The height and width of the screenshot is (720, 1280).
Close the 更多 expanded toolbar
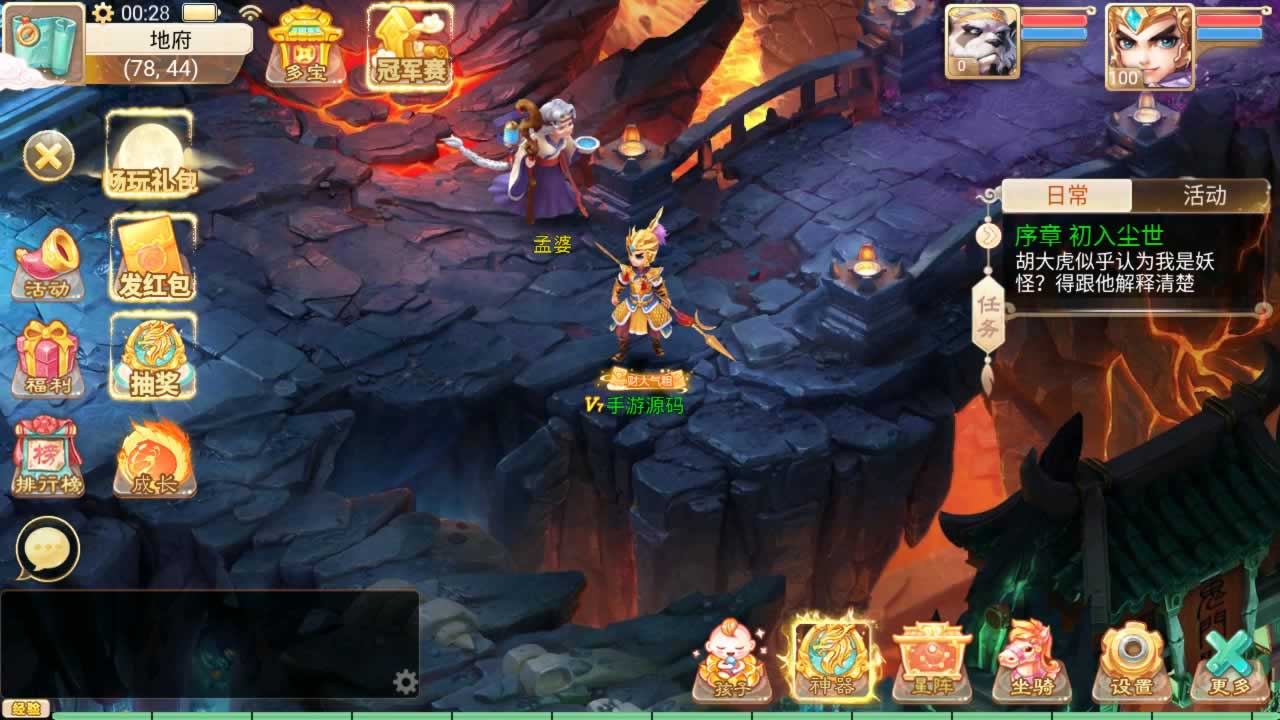click(x=1229, y=660)
